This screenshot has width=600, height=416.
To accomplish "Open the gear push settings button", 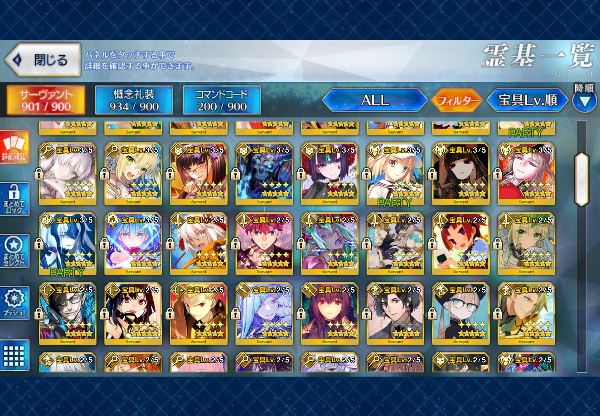I will pos(15,302).
